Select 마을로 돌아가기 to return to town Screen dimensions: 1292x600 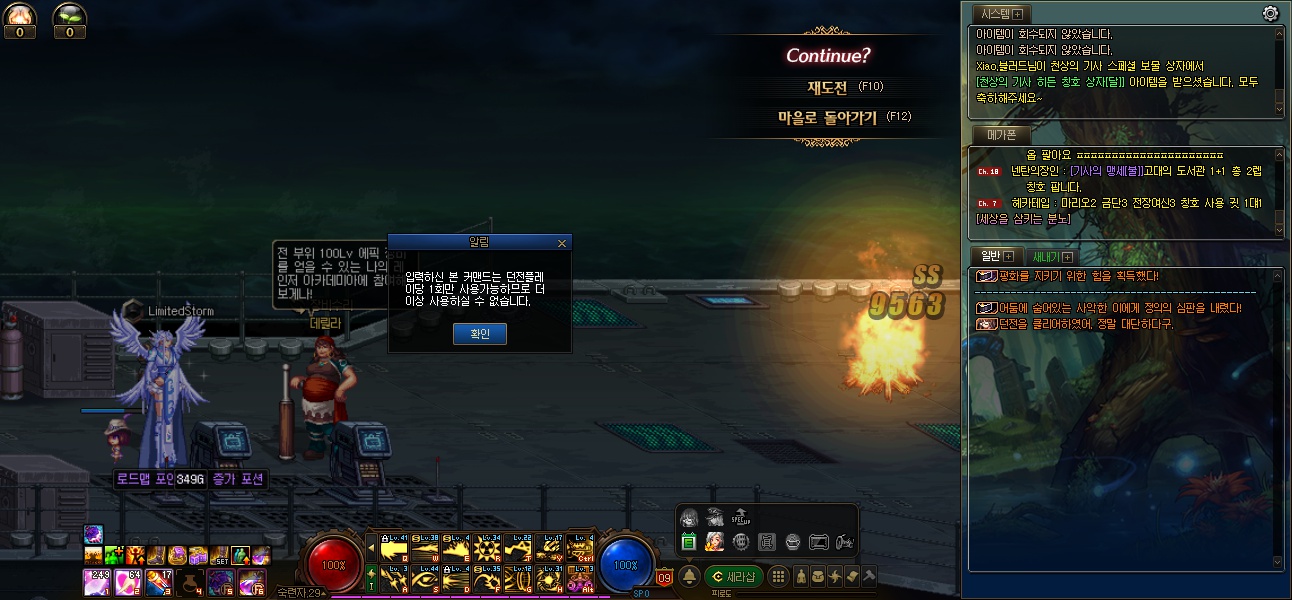(827, 117)
